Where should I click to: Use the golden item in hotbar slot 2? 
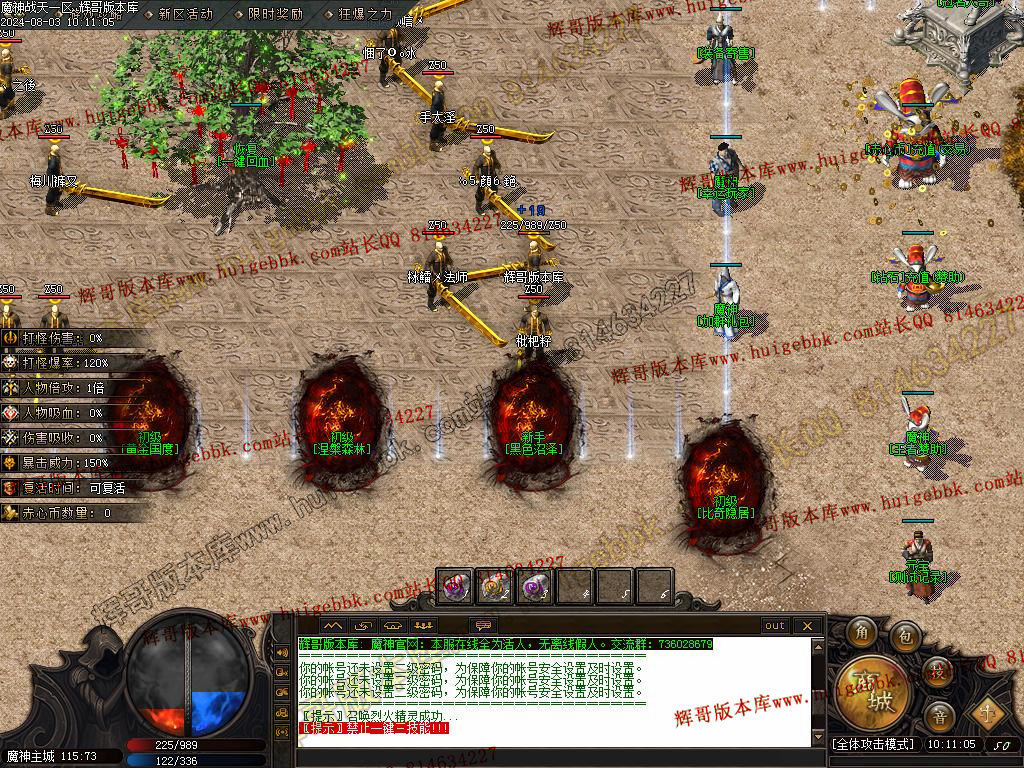[x=495, y=587]
